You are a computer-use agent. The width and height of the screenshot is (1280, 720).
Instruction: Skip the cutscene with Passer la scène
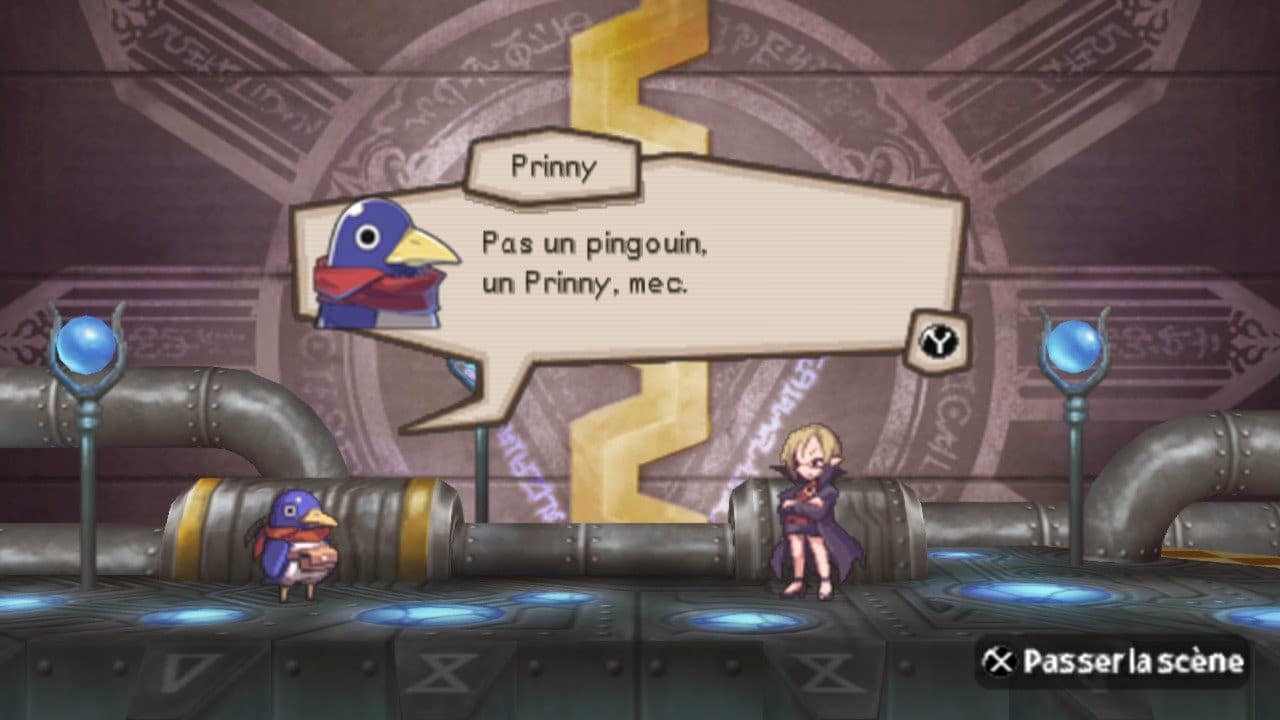point(1113,661)
